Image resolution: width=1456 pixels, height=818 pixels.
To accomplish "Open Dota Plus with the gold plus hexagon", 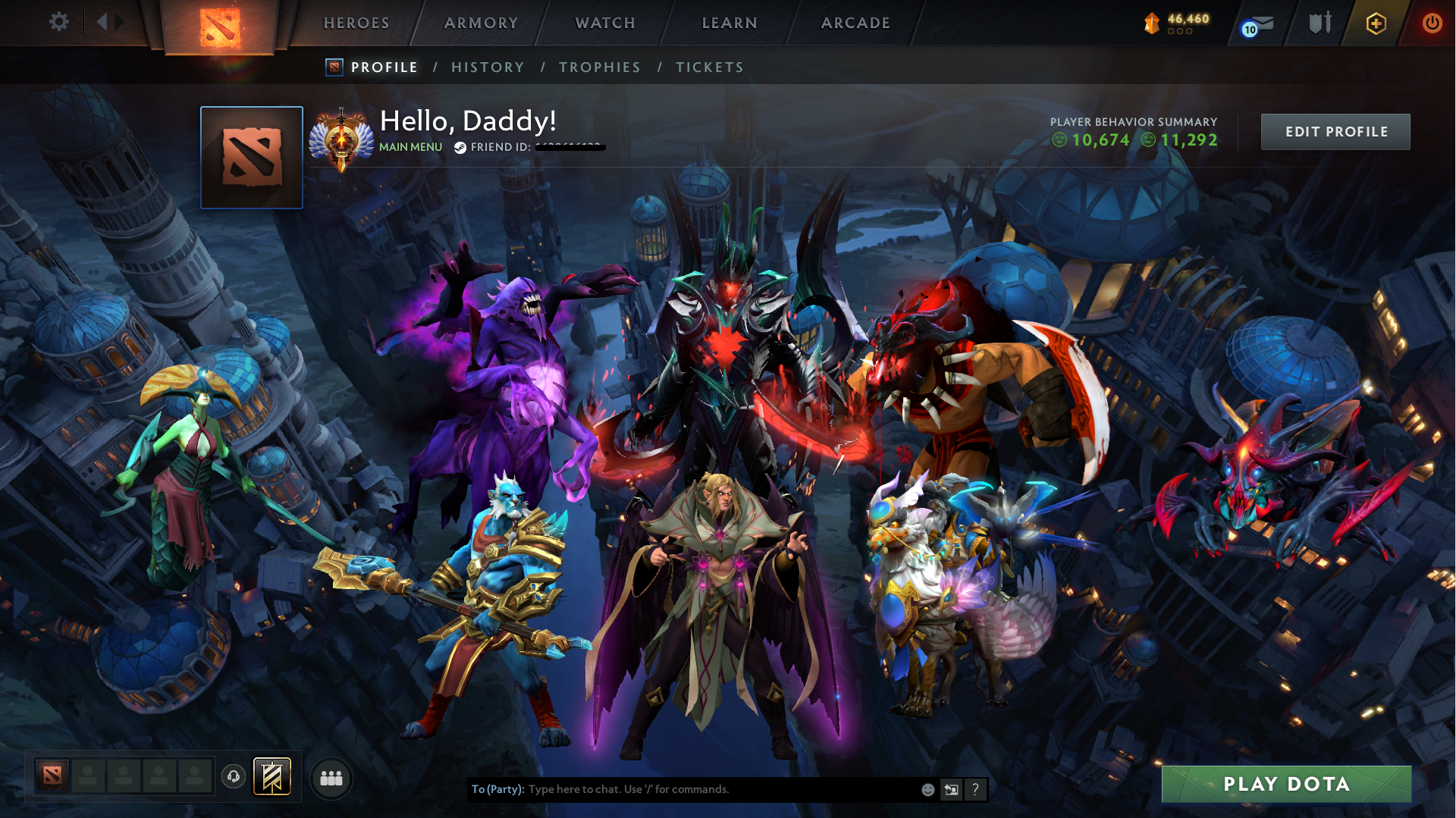I will point(1375,23).
